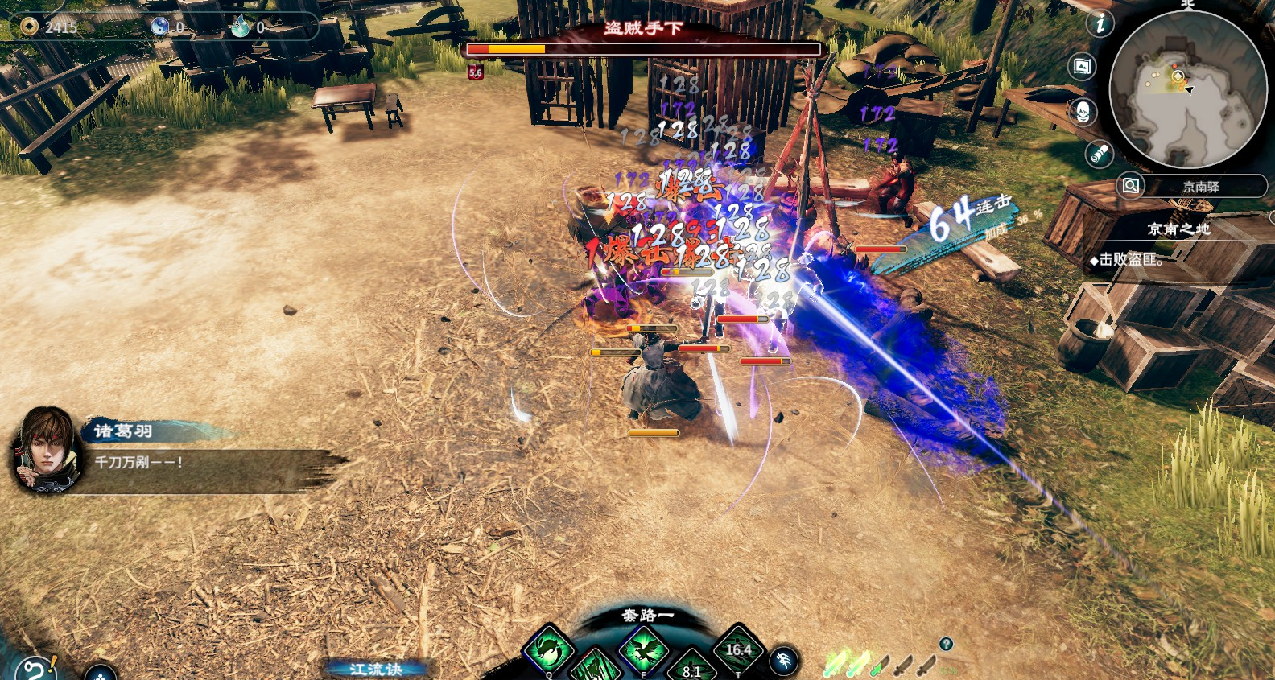Activate the E bird skill
Viewport: 1275px width, 680px height.
point(643,648)
